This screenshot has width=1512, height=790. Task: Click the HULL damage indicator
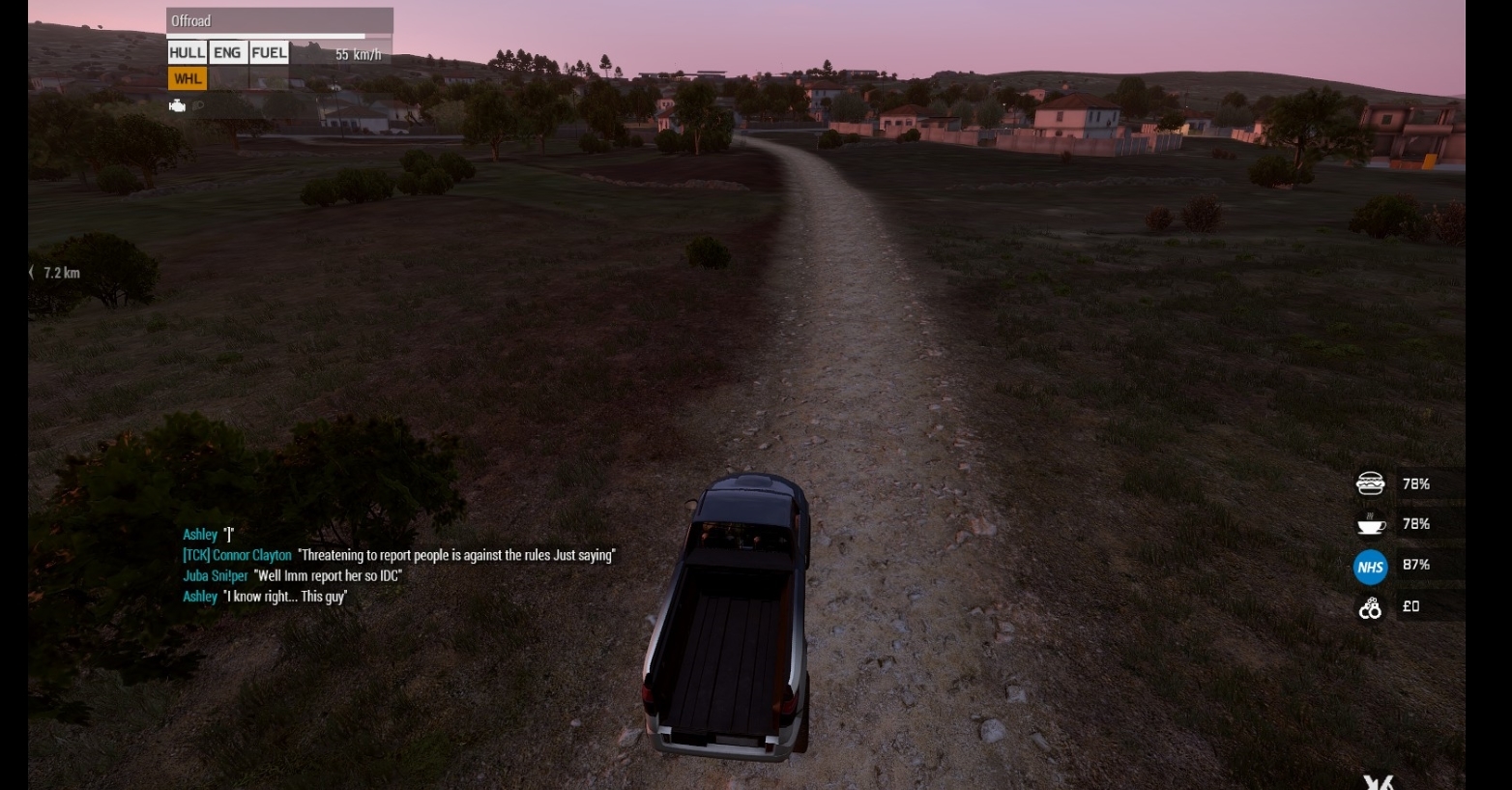187,53
